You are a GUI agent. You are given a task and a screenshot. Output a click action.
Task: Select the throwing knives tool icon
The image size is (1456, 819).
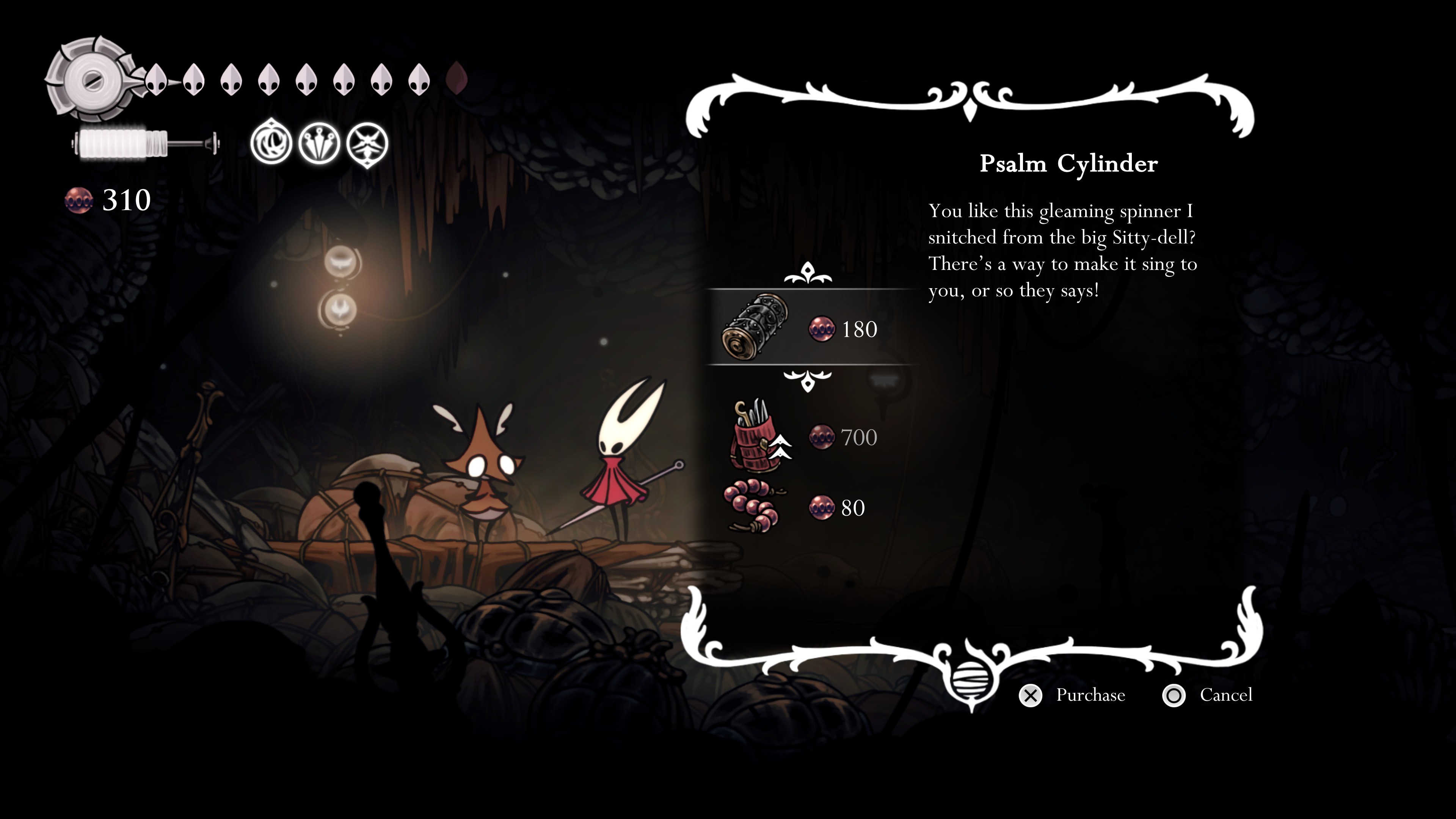click(319, 144)
